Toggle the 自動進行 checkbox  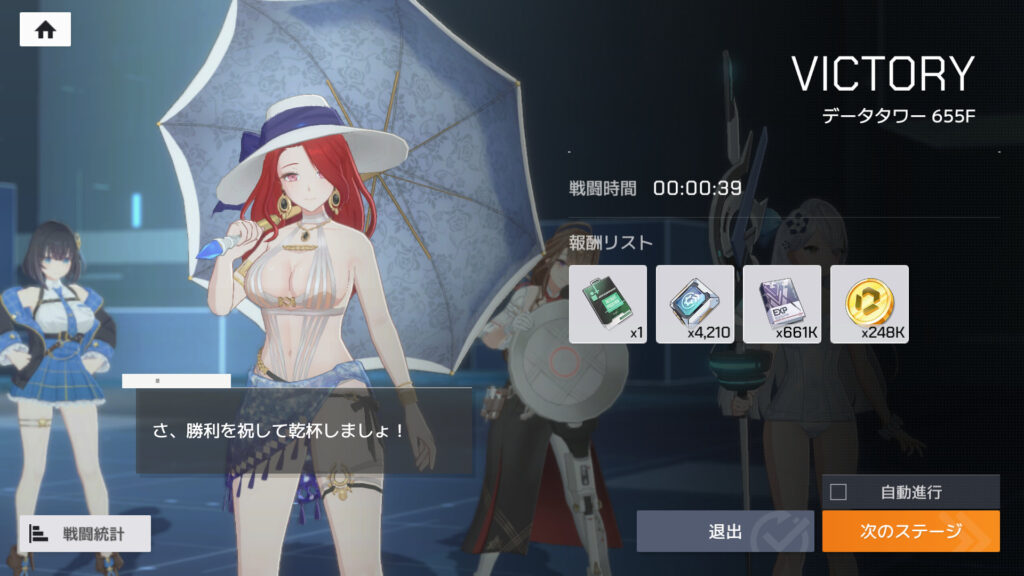(x=839, y=491)
